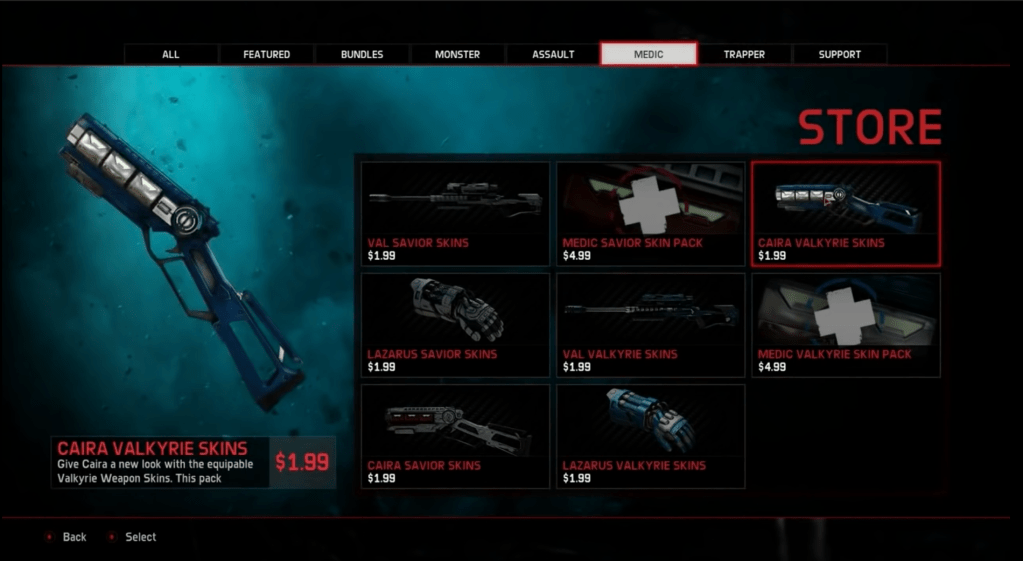Choose the Medic Savior Skin Pack
Viewport: 1023px width, 561px height.
click(x=650, y=214)
